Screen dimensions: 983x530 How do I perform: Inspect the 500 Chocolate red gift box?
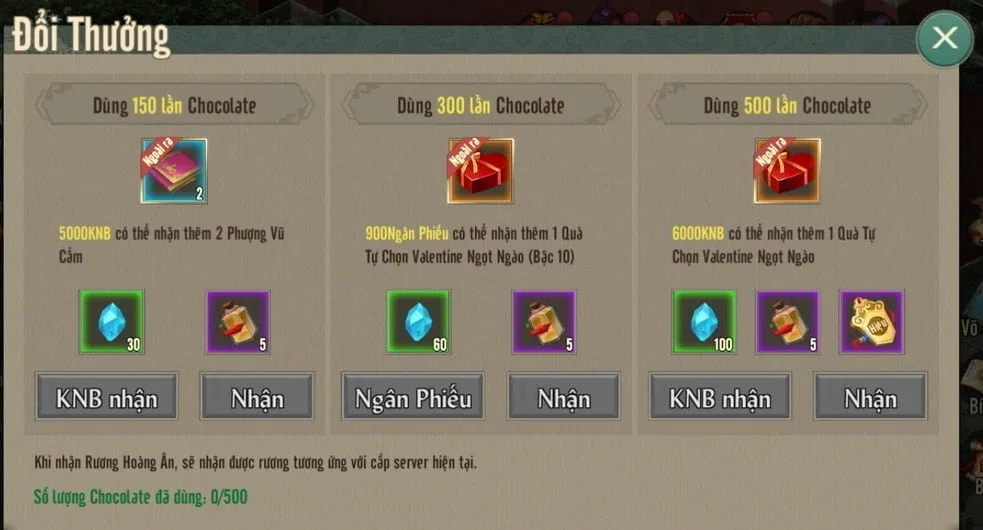[x=786, y=171]
